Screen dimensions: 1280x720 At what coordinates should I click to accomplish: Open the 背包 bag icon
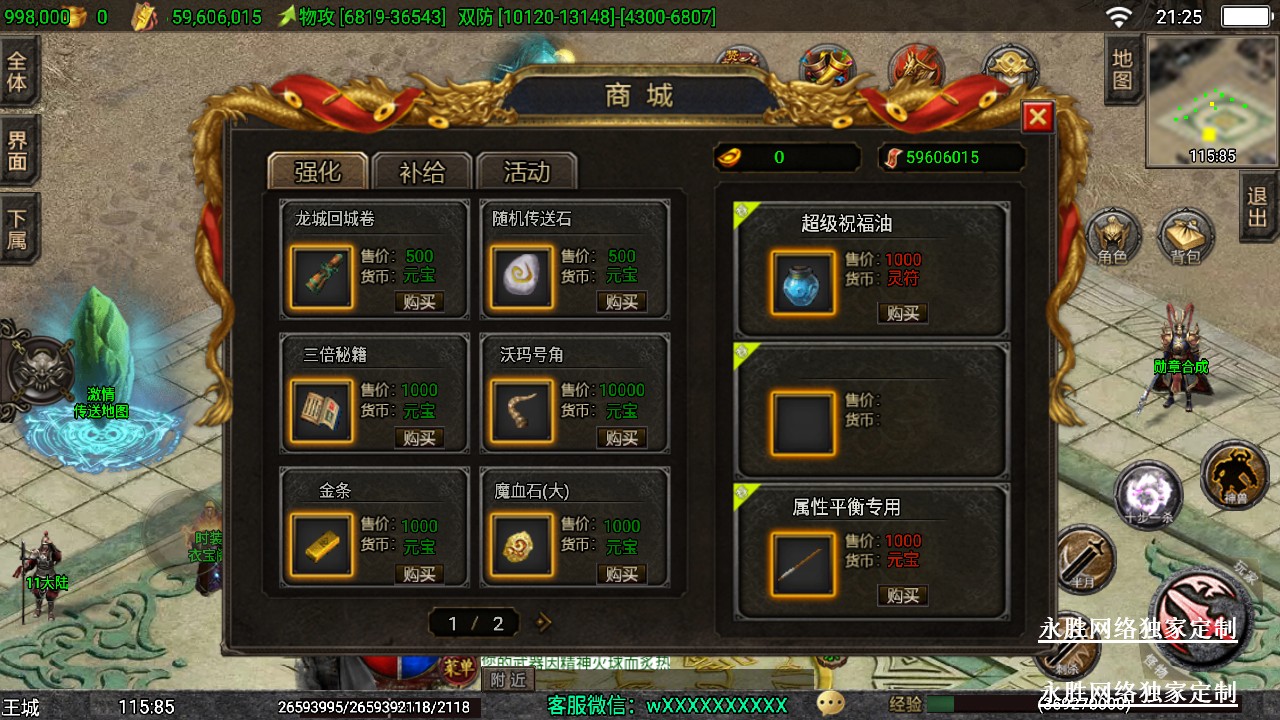[1185, 238]
